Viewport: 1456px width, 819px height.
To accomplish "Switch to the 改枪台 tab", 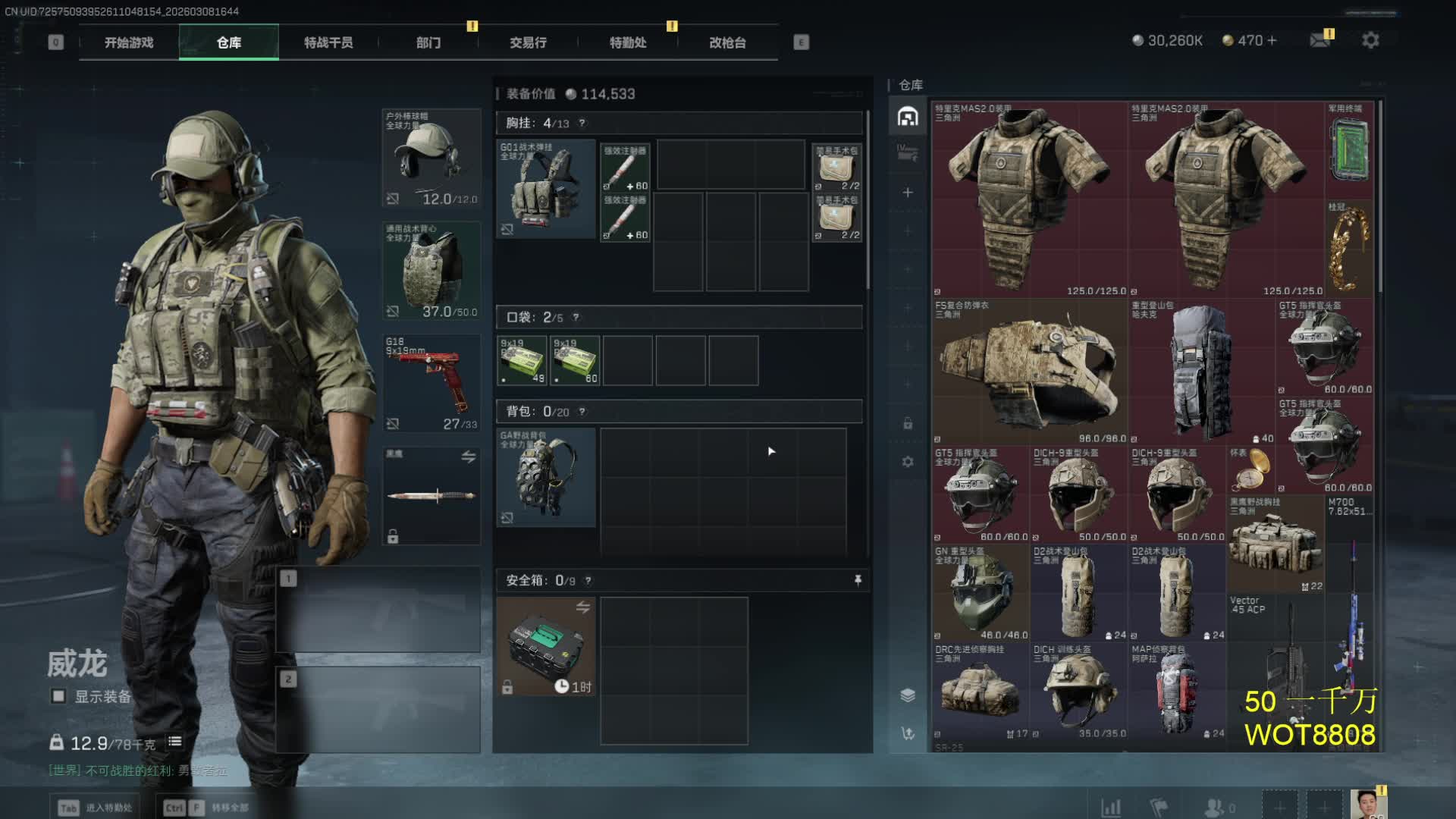I will point(727,42).
